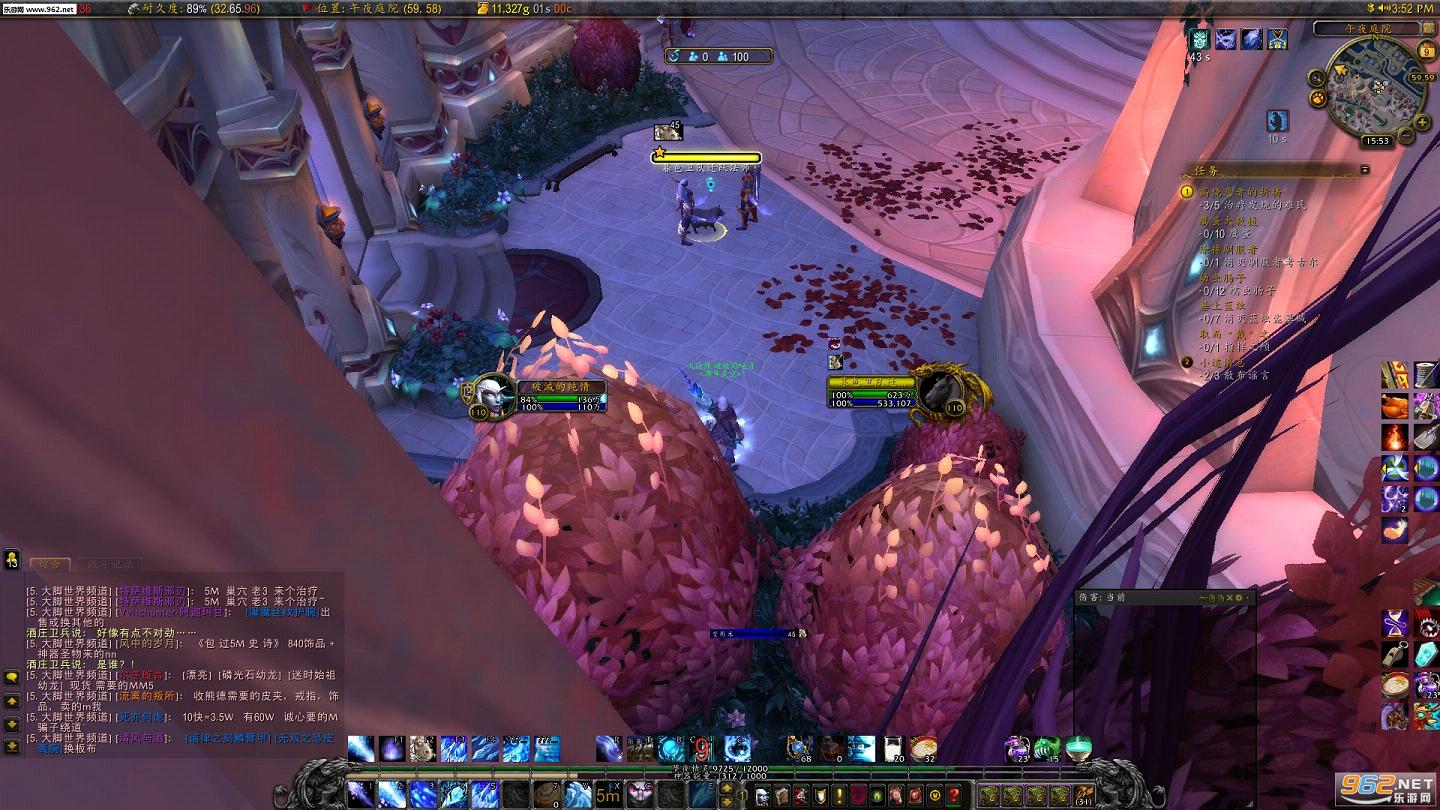
Task: Select the general chat tab
Action: [x=50, y=565]
